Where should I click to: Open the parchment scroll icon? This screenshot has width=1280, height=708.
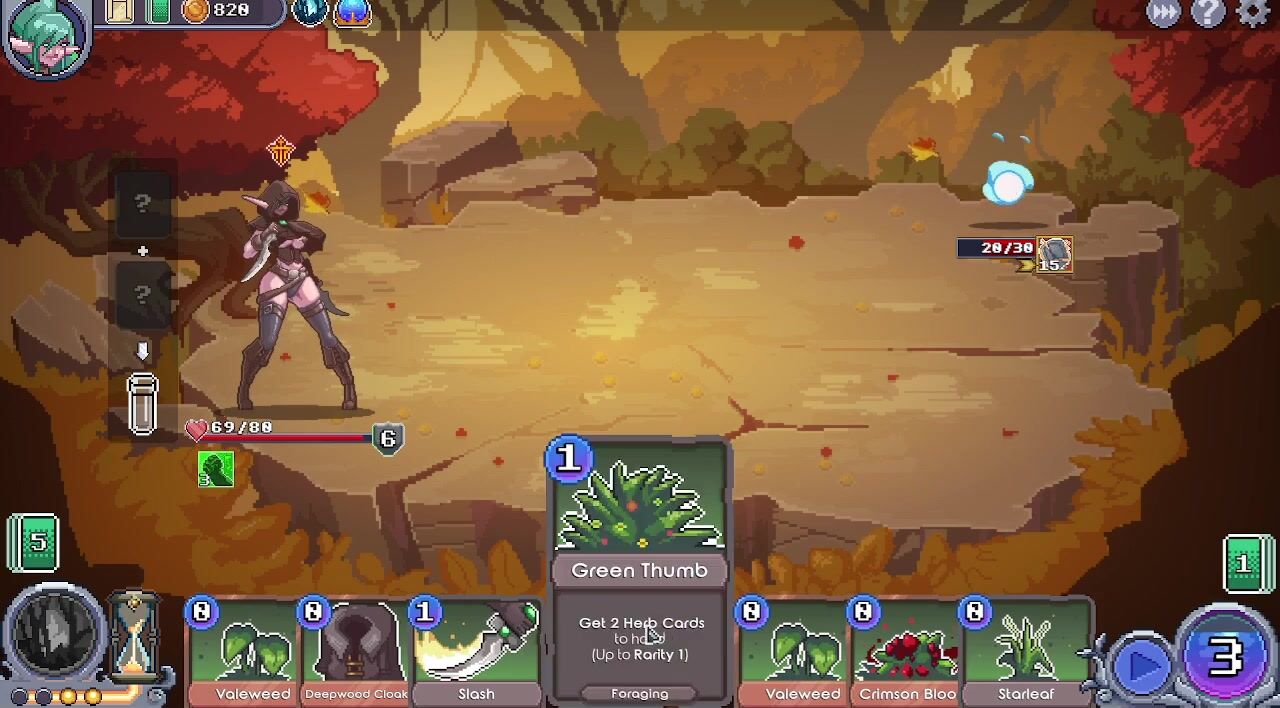(120, 11)
